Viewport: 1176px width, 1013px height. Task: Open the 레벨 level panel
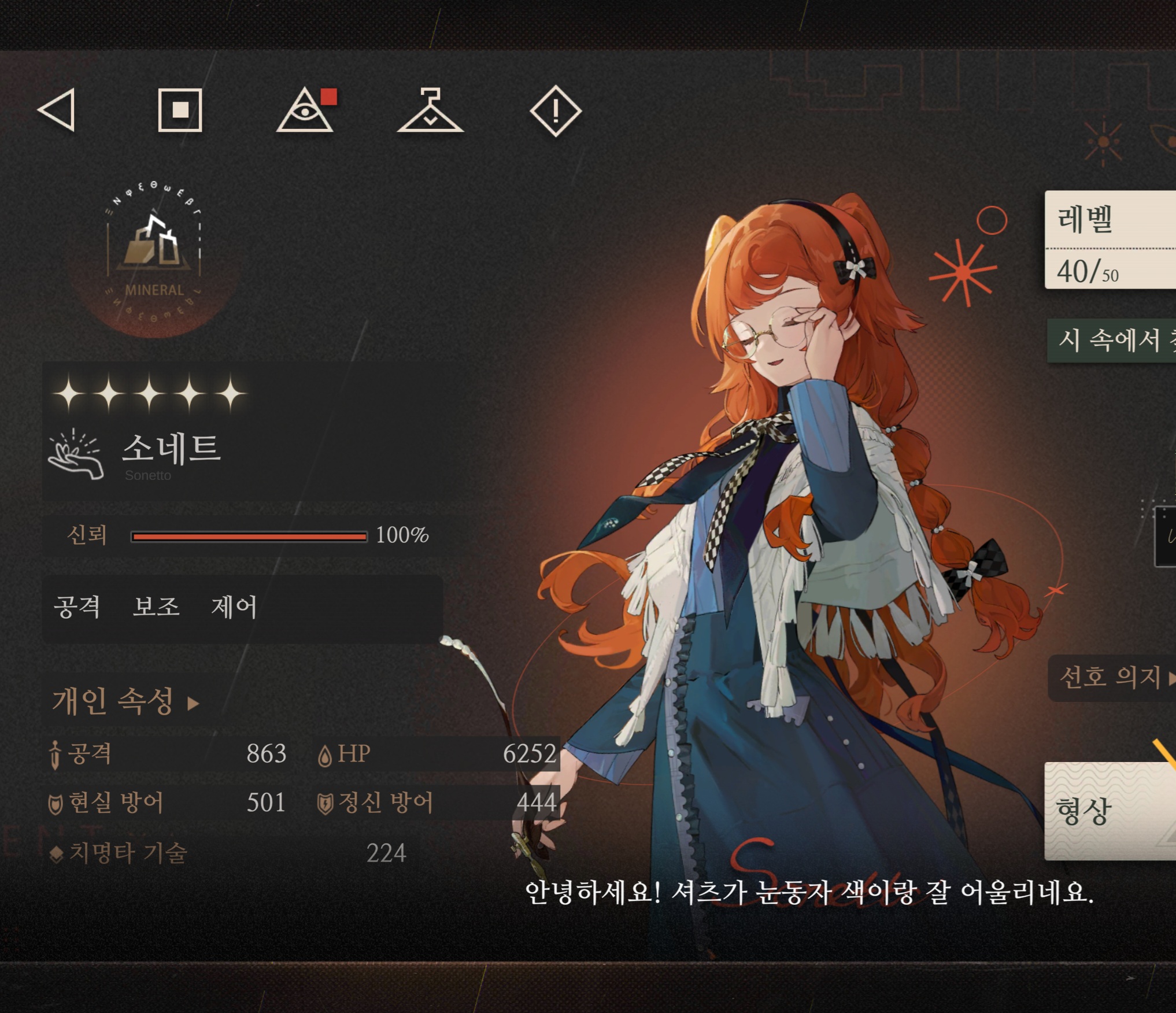[x=1110, y=239]
